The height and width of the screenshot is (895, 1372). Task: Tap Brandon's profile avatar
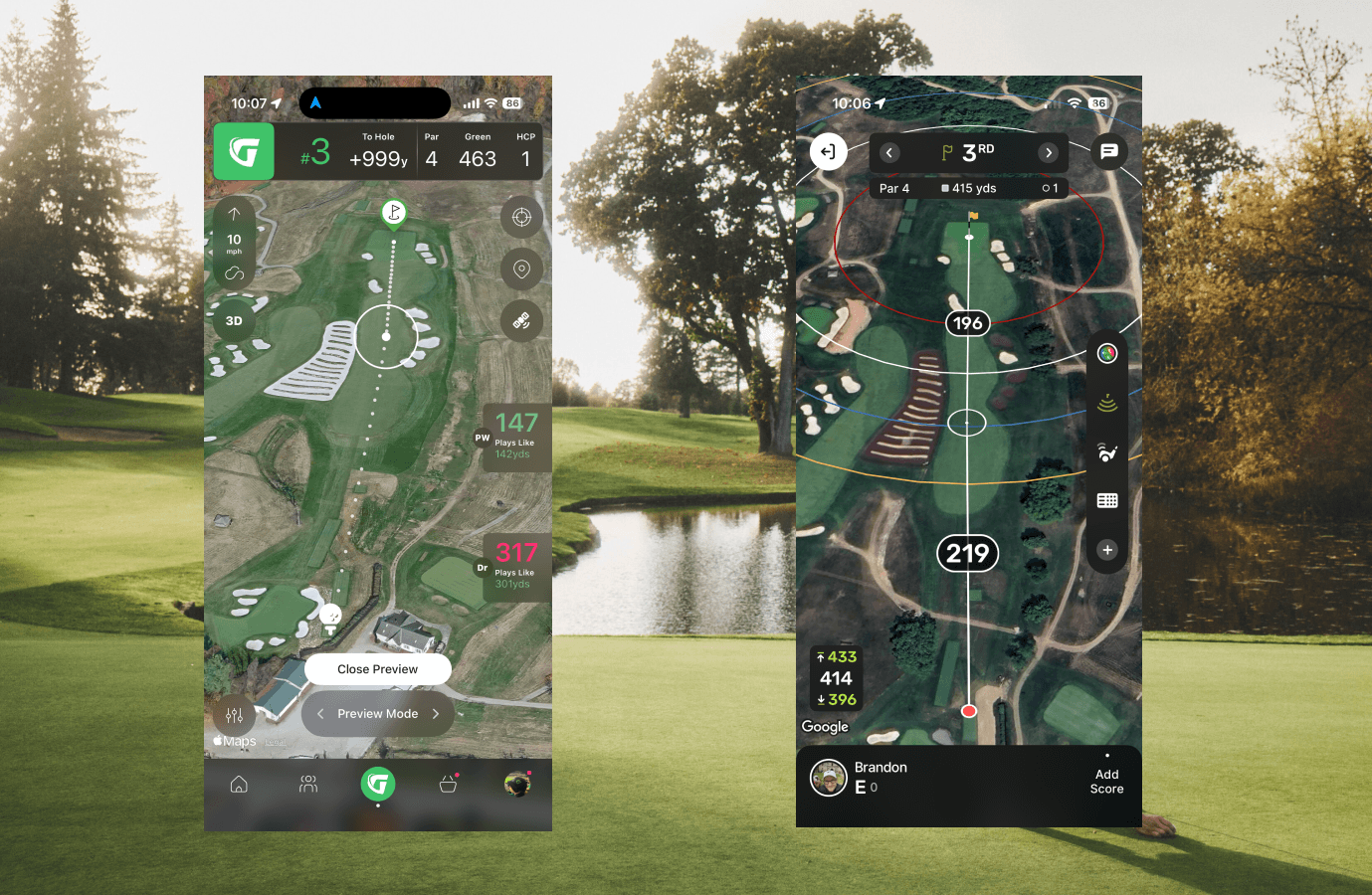tap(829, 778)
